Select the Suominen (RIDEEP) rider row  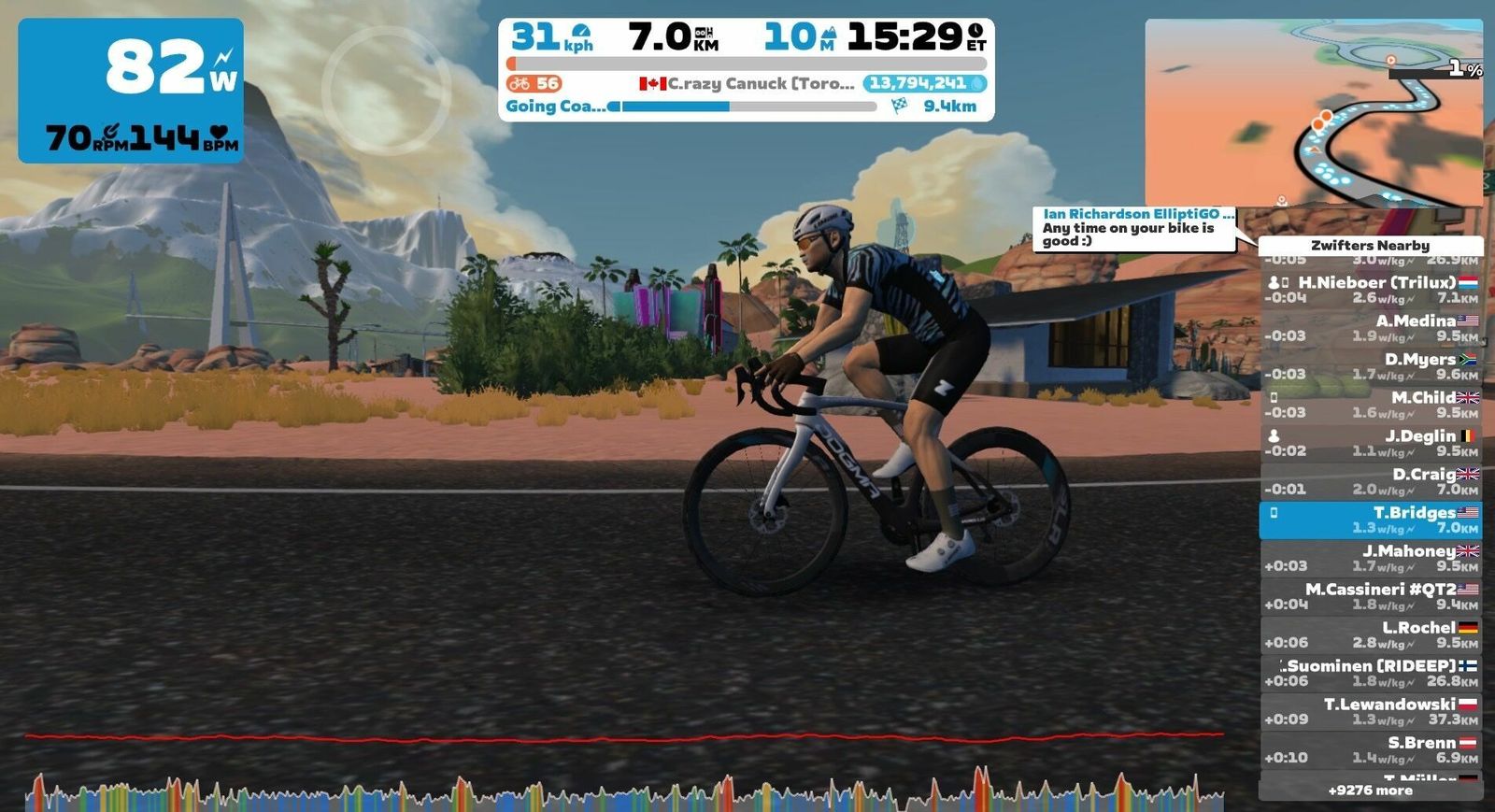1370,673
